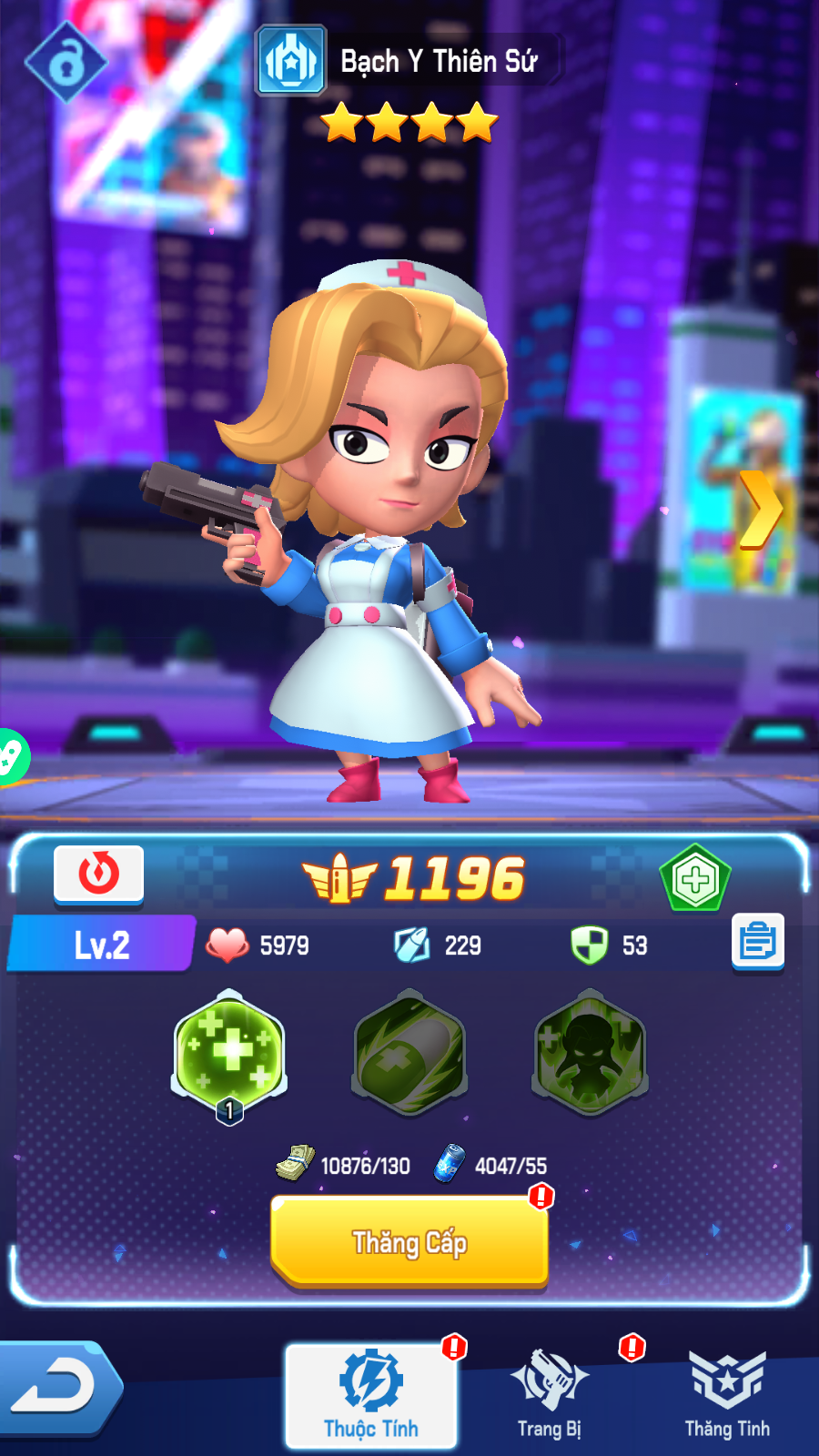Screen dimensions: 819x1456
Task: Select the dark green silhouette skill
Action: [x=589, y=1054]
